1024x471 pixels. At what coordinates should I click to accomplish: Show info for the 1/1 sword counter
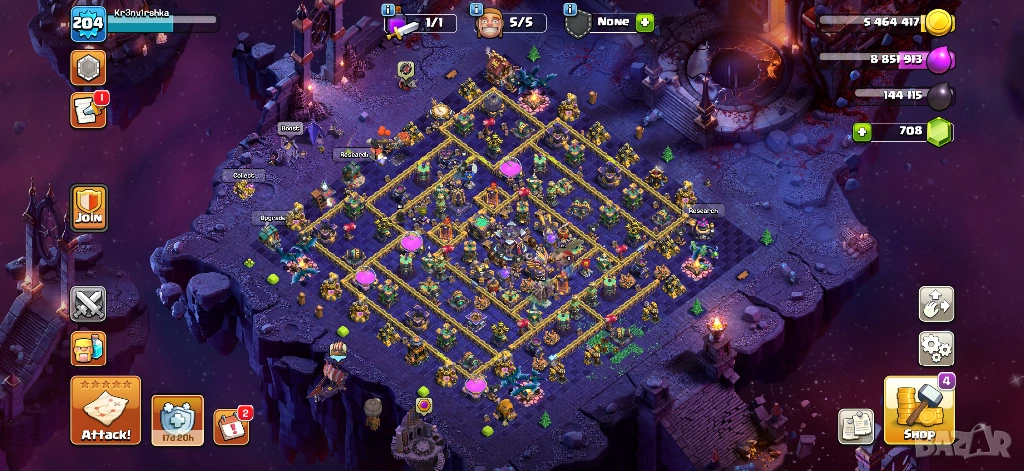(x=389, y=9)
